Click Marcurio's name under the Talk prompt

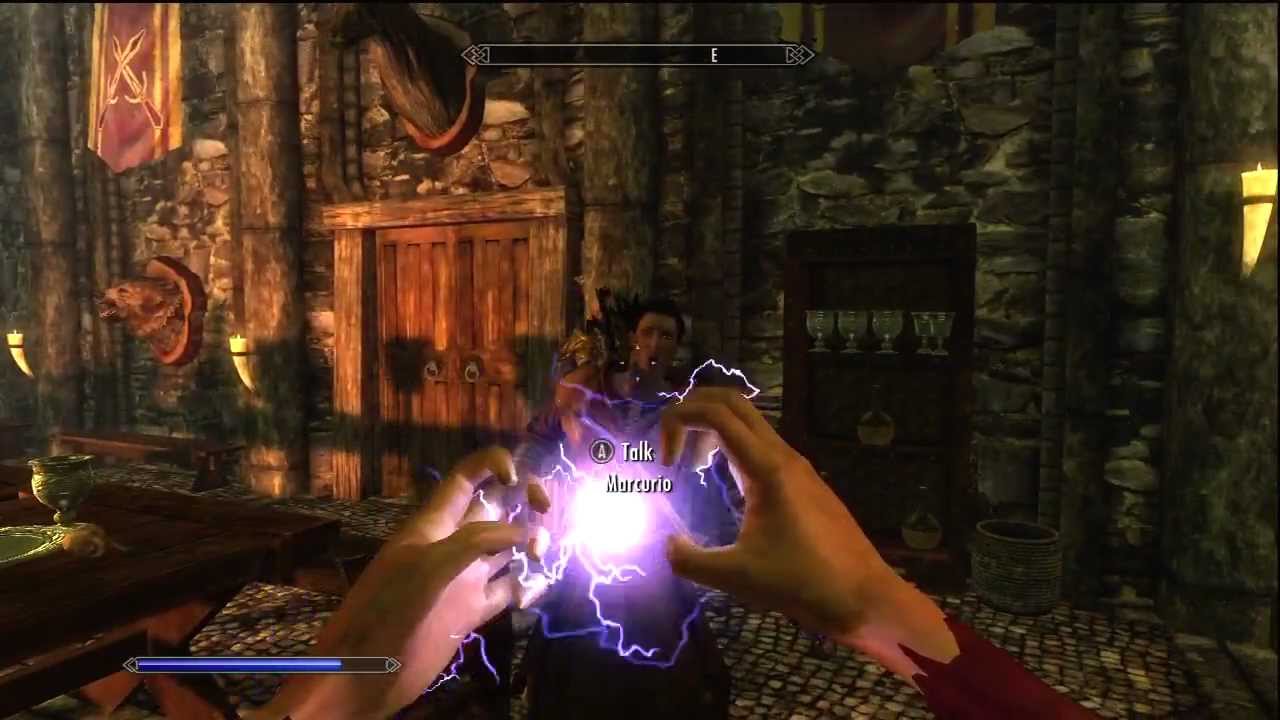click(x=638, y=484)
